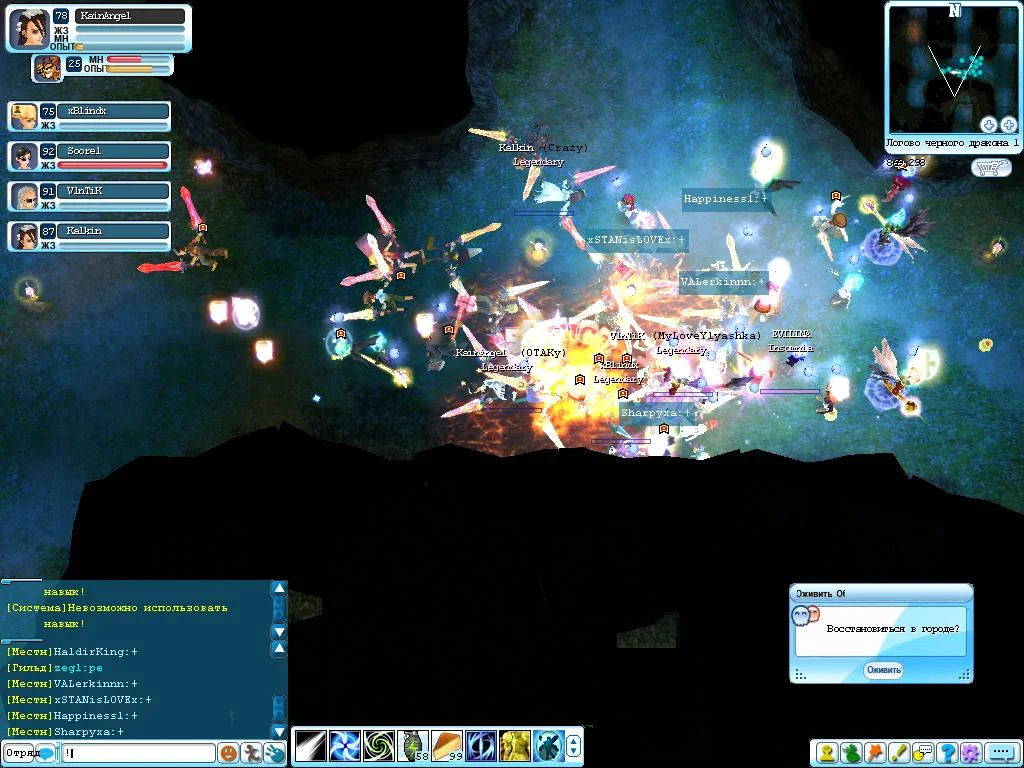Open the shopping cart item mall
Screen dimensions: 1024x768
990,168
